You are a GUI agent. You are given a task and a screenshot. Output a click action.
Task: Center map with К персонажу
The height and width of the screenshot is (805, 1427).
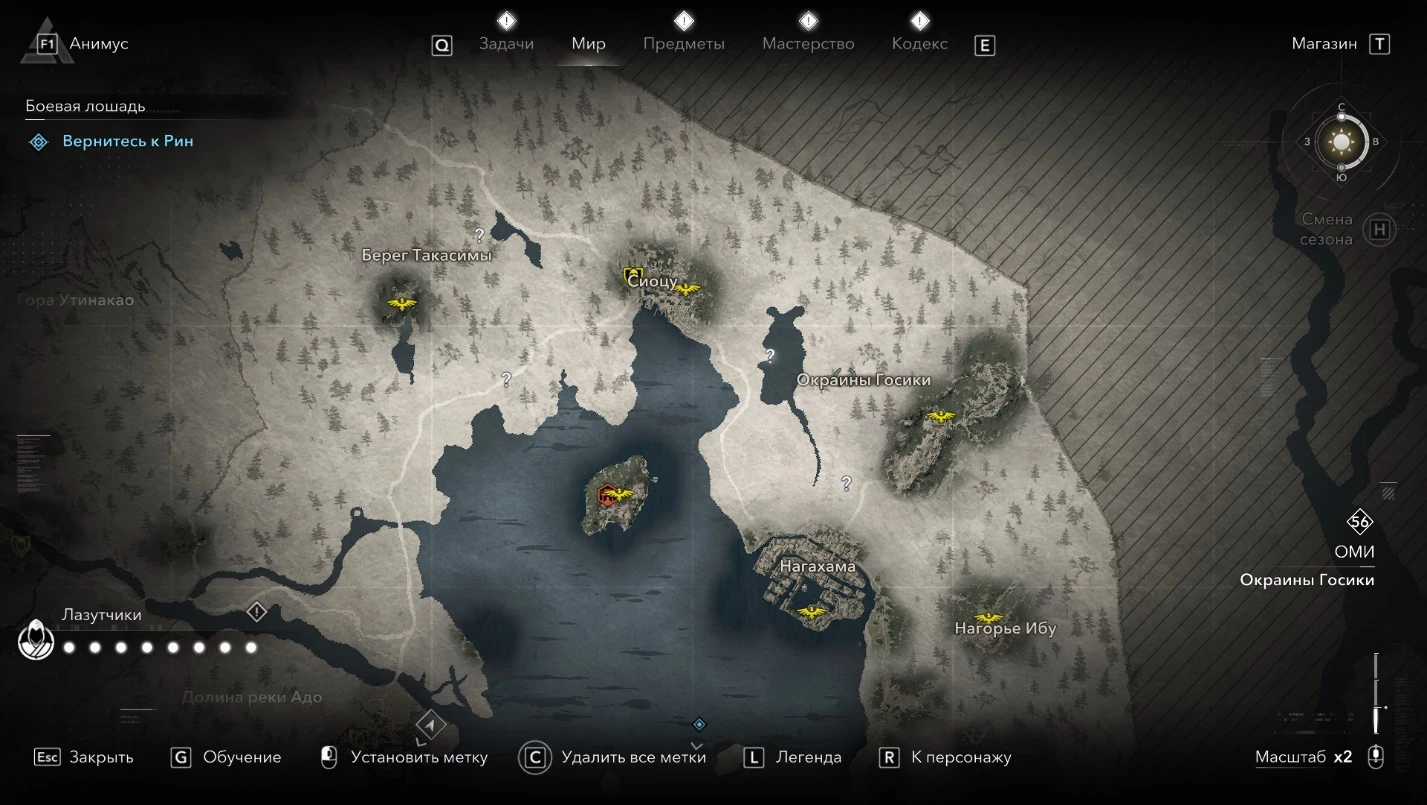(961, 757)
